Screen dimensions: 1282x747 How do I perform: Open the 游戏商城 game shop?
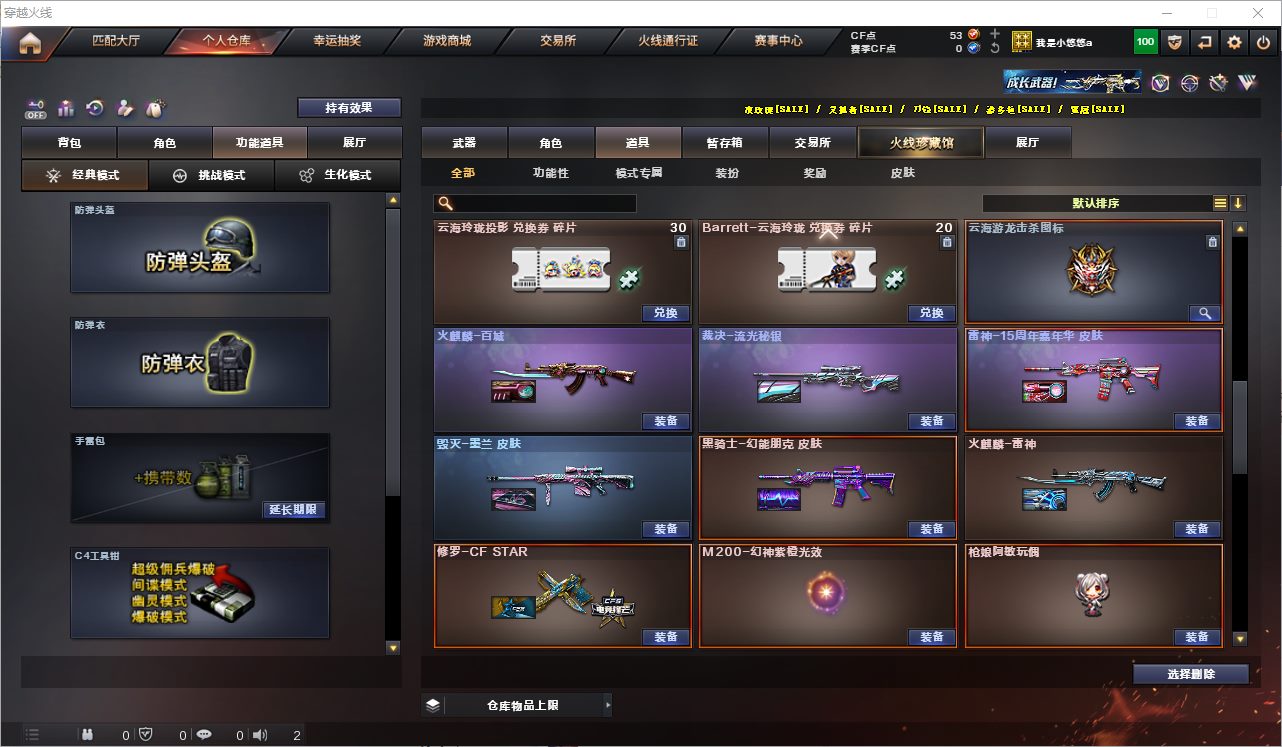coord(447,41)
